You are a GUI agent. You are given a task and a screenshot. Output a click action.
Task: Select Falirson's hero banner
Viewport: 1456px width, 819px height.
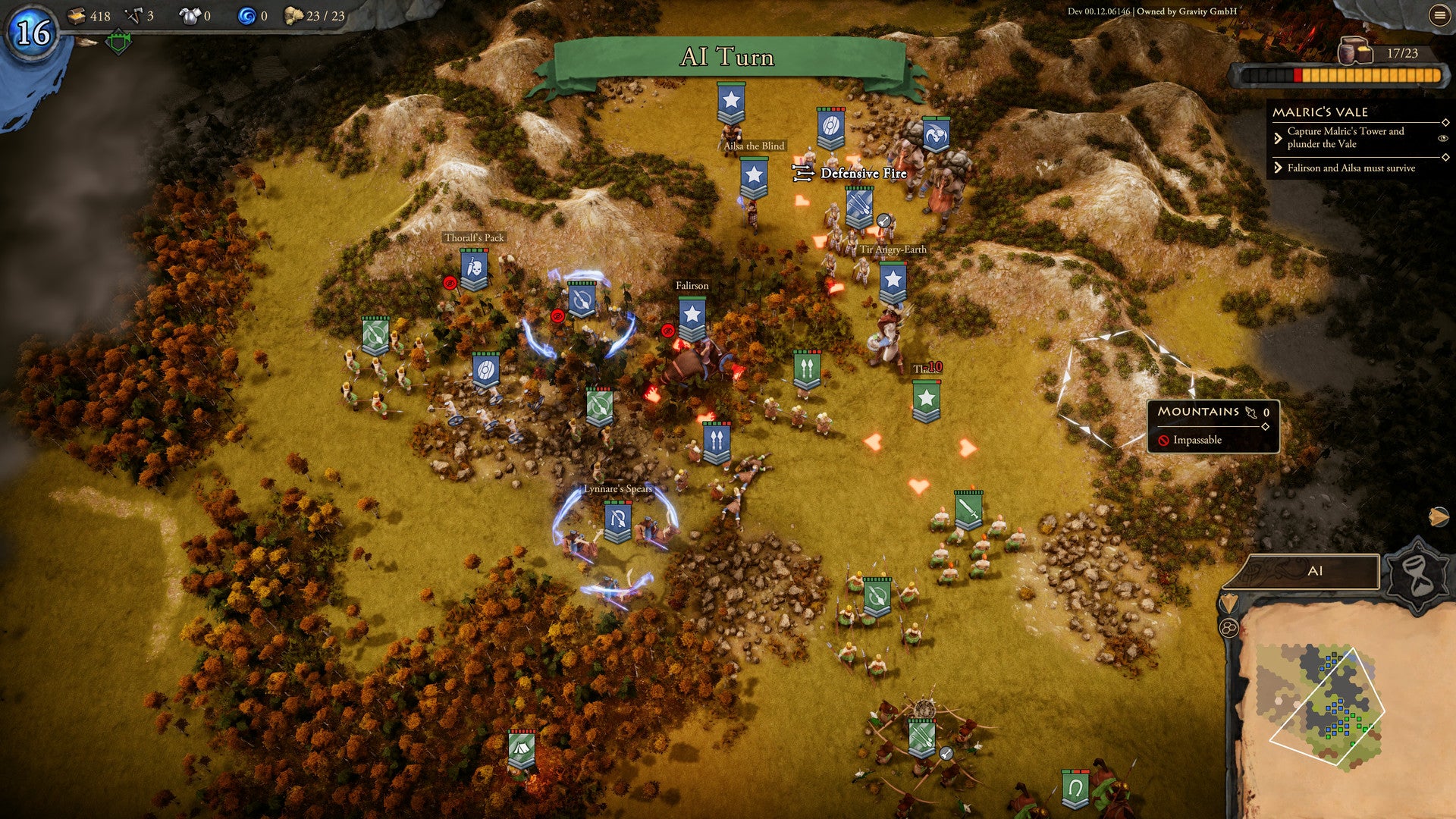tap(692, 318)
